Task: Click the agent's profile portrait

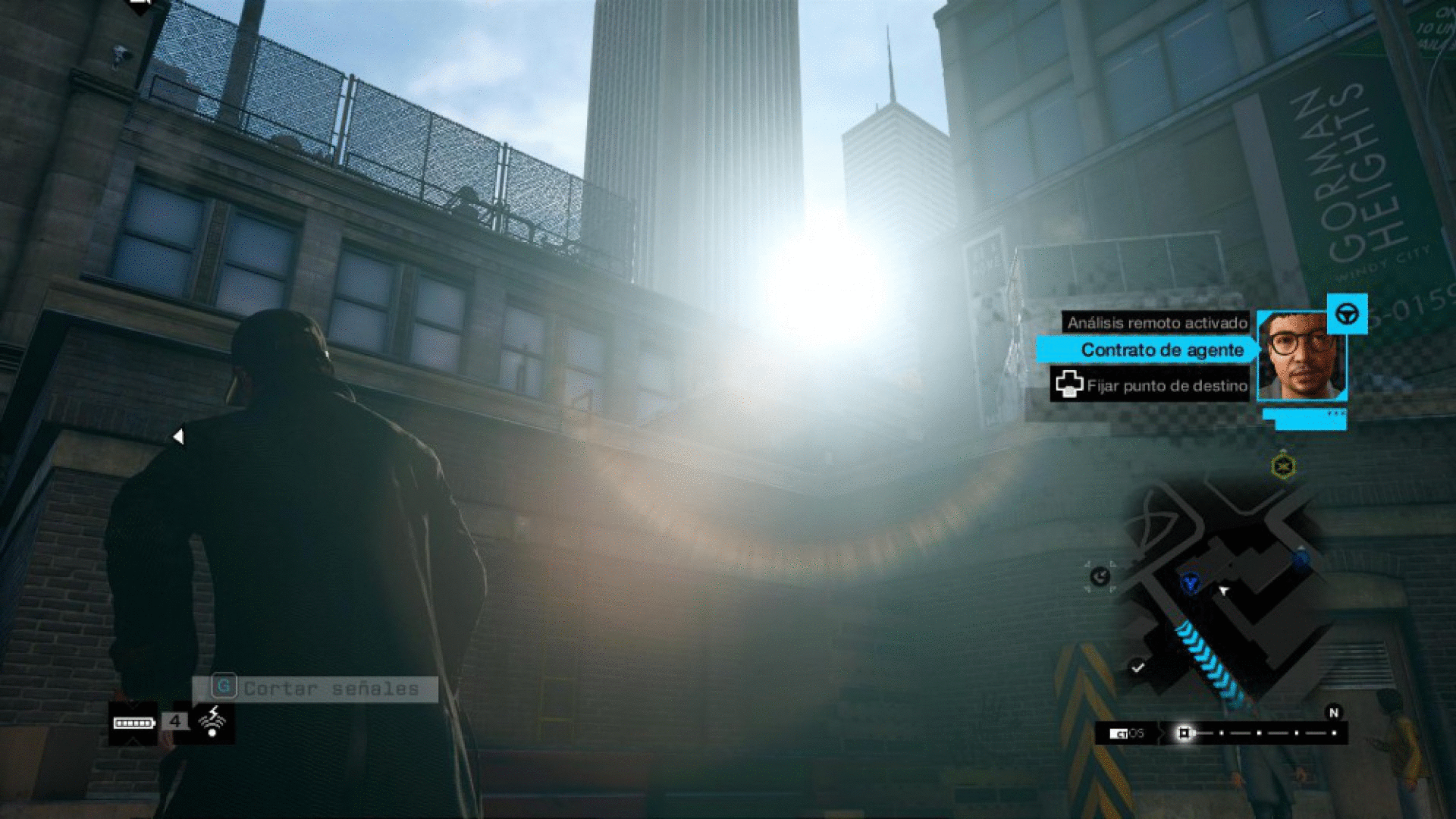Action: tap(1301, 356)
